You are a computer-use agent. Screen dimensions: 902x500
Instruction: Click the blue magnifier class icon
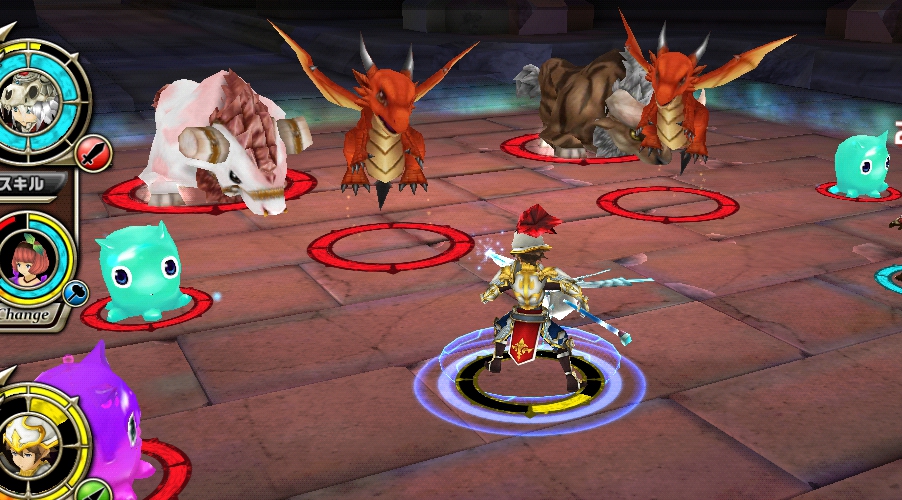tap(75, 293)
